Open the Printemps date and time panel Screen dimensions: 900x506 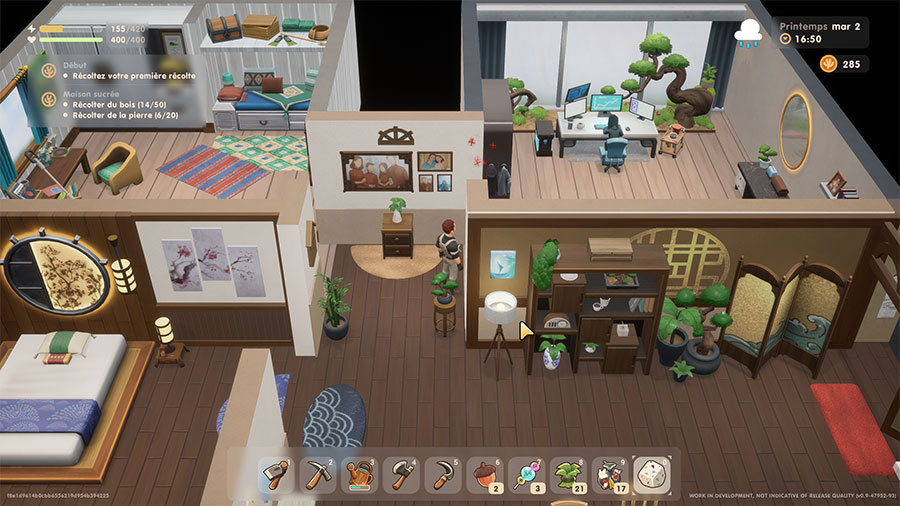(824, 32)
